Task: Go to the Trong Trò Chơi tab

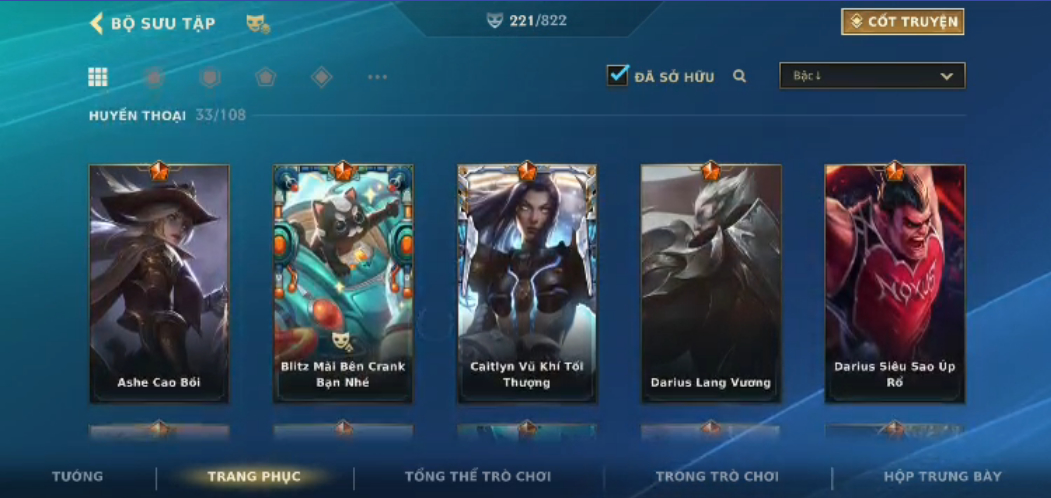Action: (x=717, y=477)
